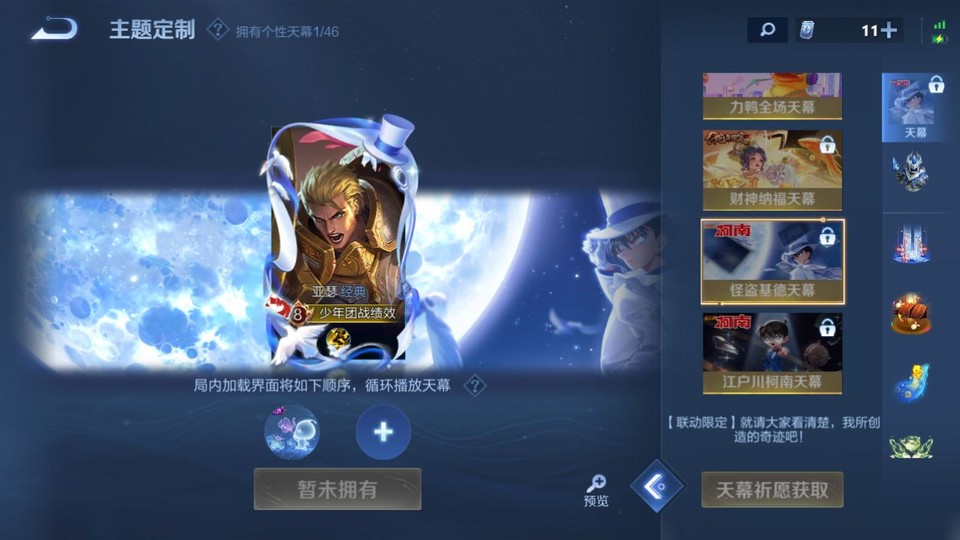Go back using the return arrow

point(54,29)
